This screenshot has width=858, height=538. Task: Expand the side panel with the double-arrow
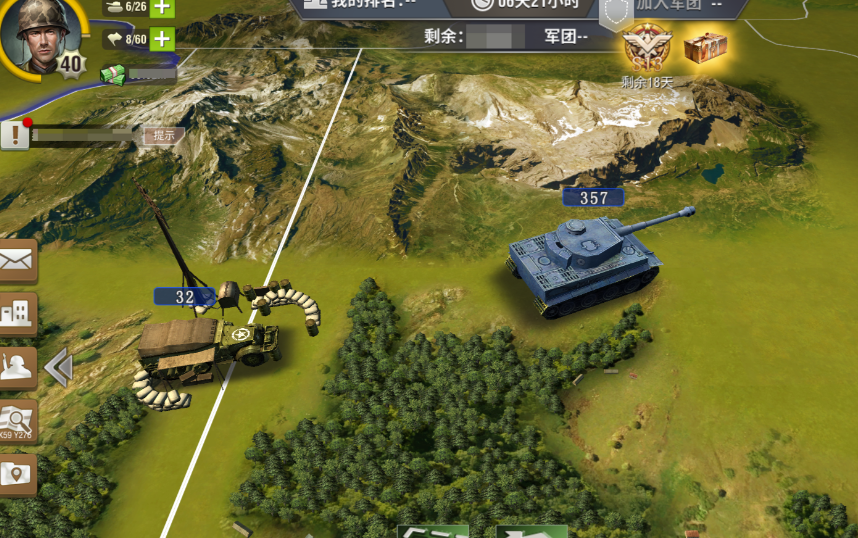[58, 368]
